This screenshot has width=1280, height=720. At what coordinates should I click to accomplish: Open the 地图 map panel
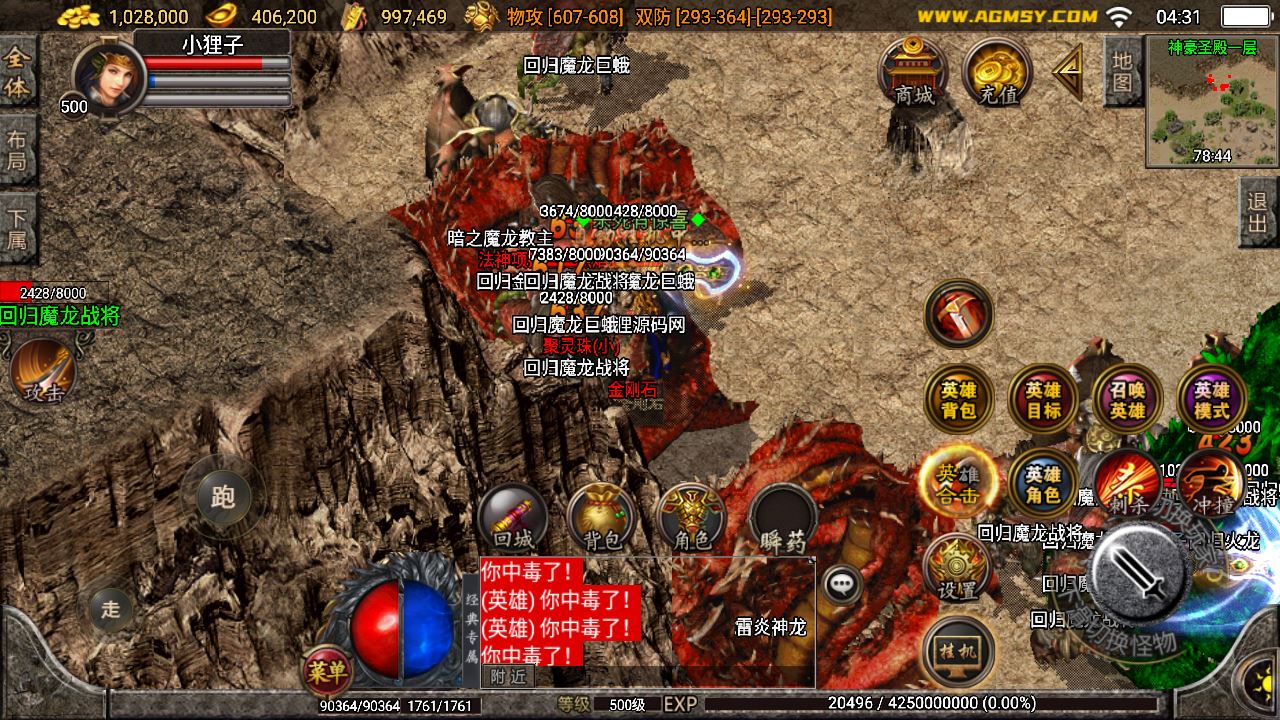click(1123, 70)
